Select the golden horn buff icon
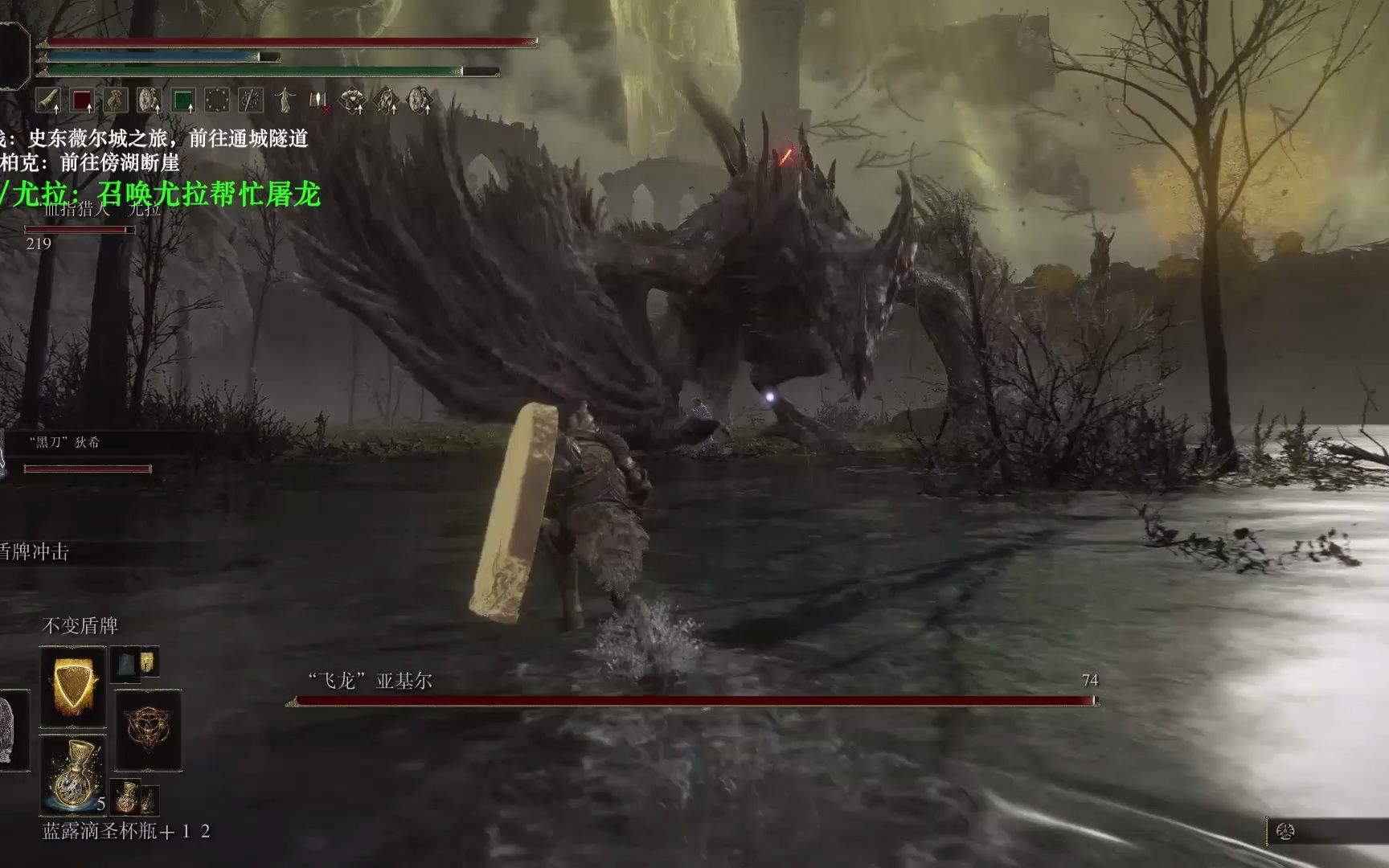The height and width of the screenshot is (868, 1389). pyautogui.click(x=48, y=100)
